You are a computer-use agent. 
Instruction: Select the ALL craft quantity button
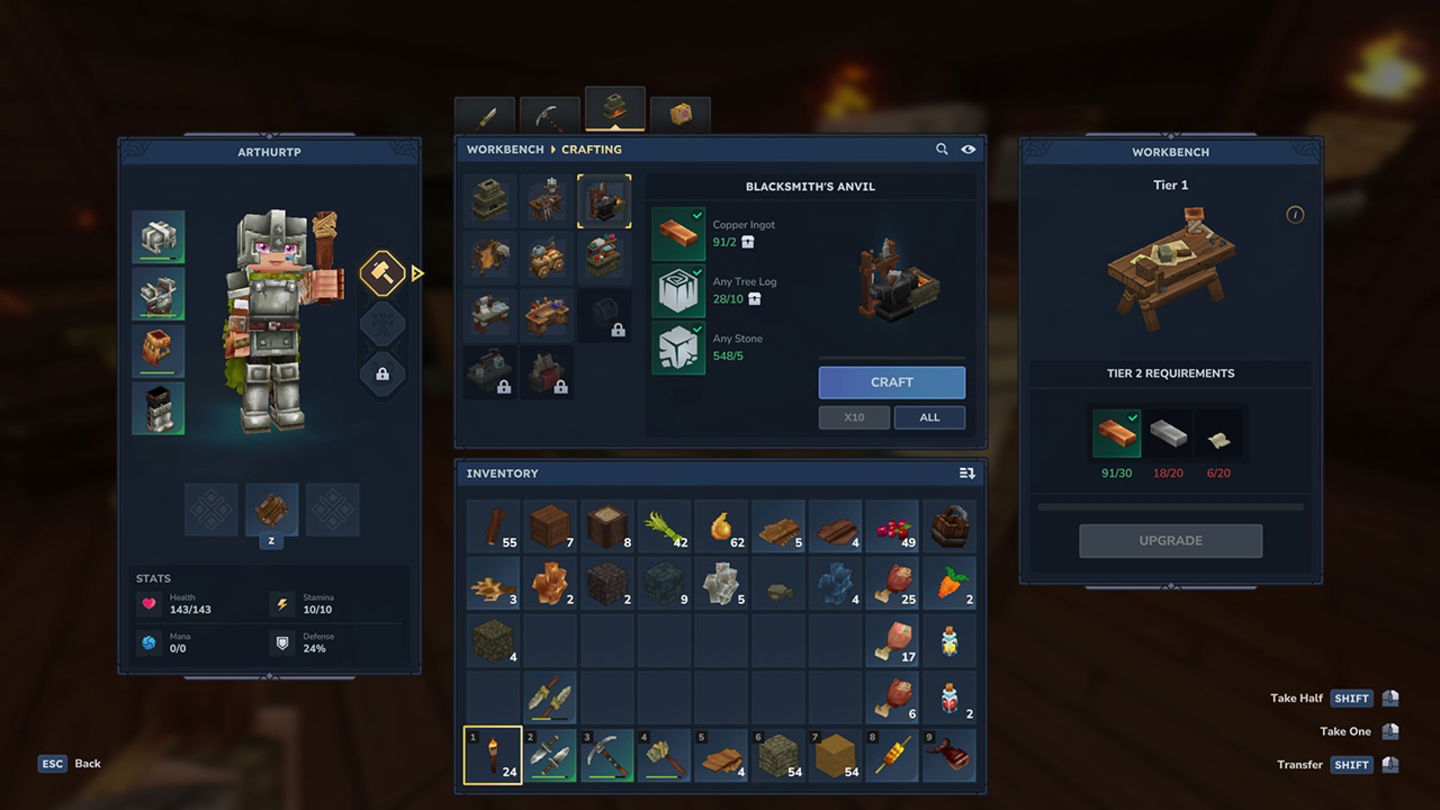coord(929,417)
